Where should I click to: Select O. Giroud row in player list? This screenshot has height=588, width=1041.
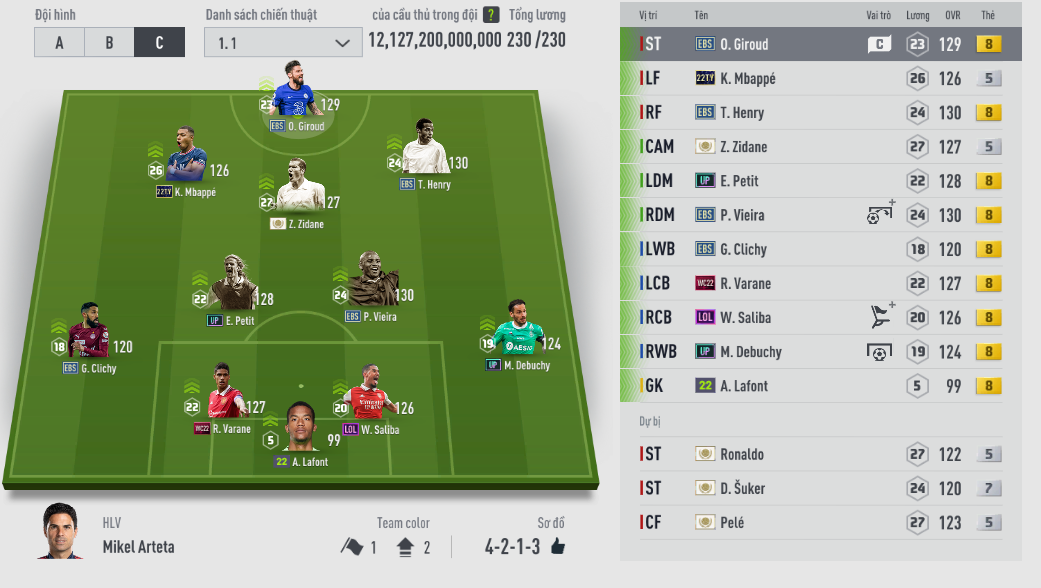pyautogui.click(x=820, y=44)
